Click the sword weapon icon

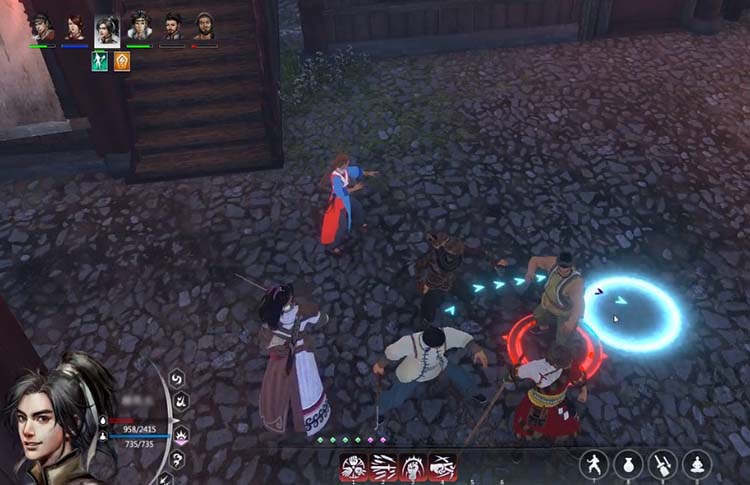pyautogui.click(x=662, y=464)
